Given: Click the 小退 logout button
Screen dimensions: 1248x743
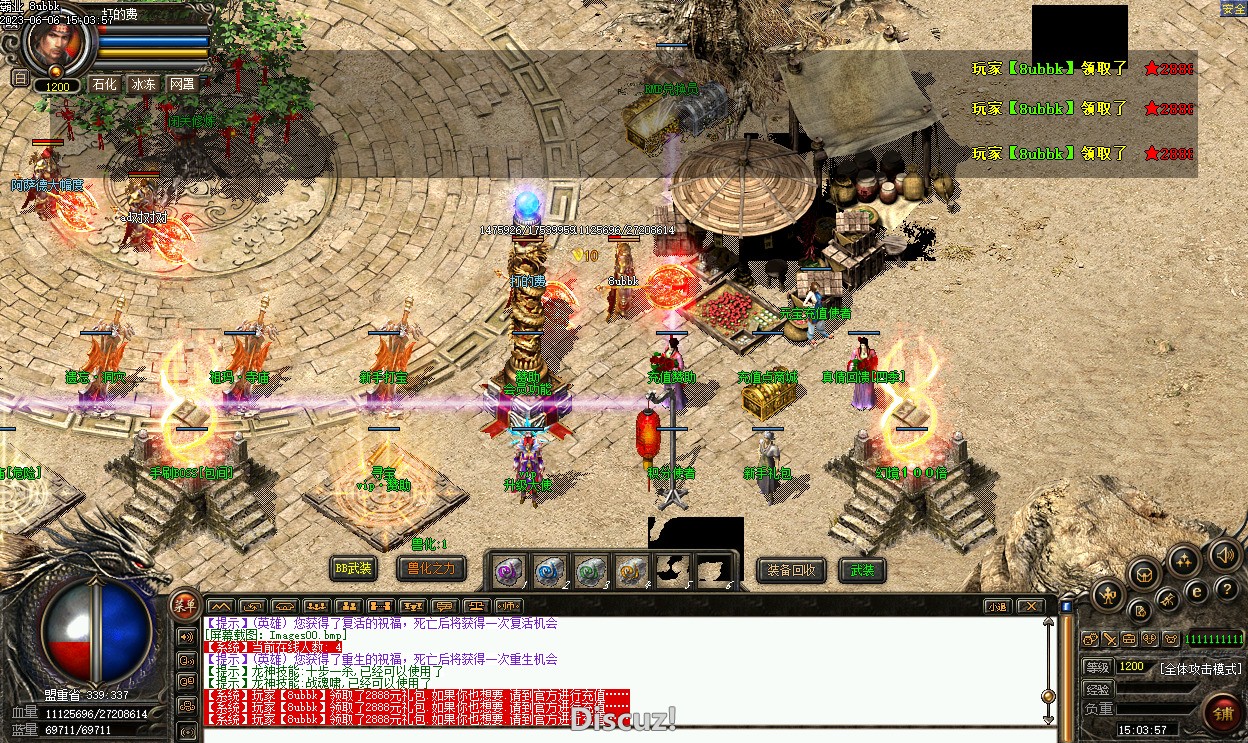Looking at the screenshot, I should [x=997, y=606].
